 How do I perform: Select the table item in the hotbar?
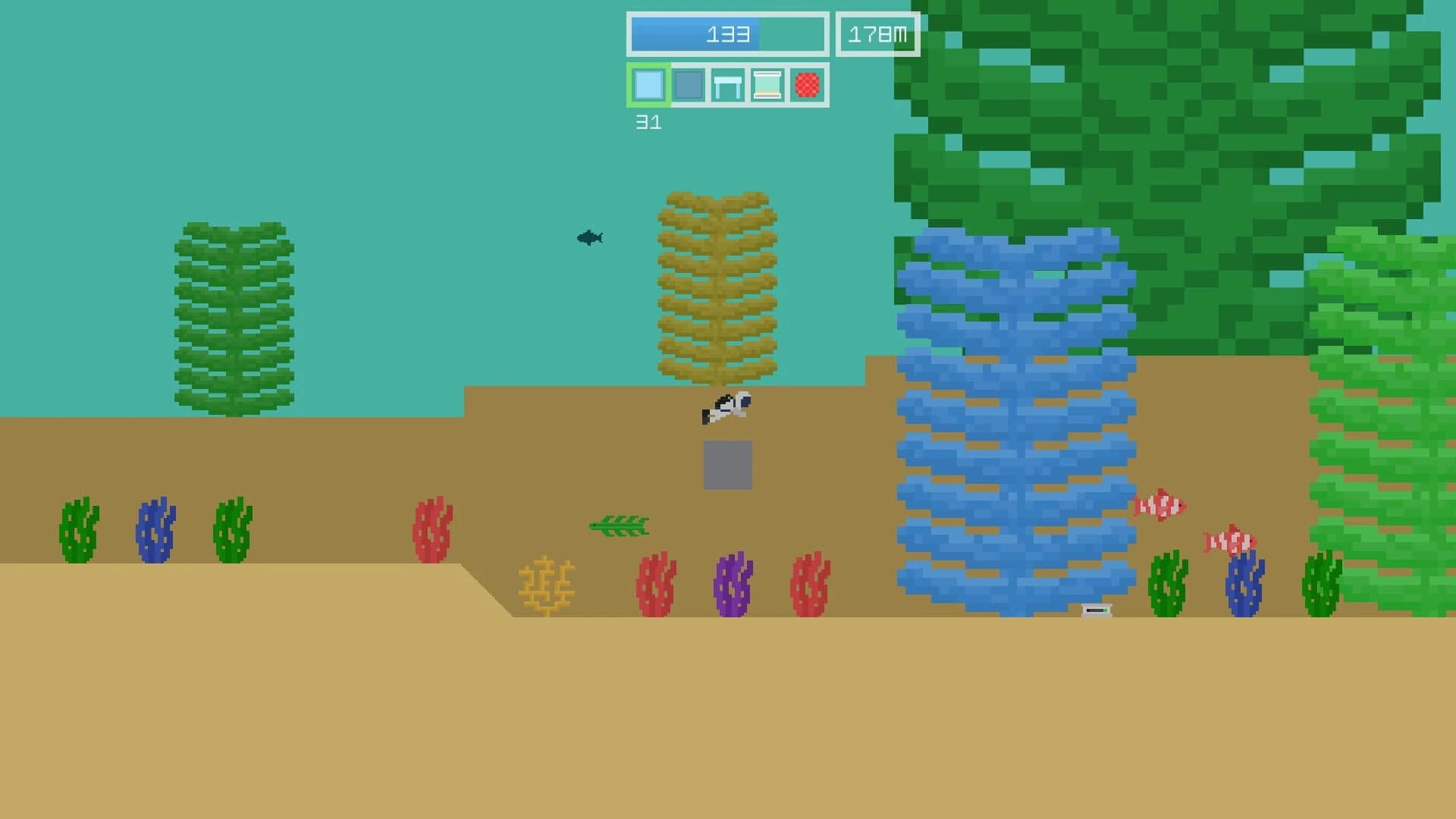729,86
